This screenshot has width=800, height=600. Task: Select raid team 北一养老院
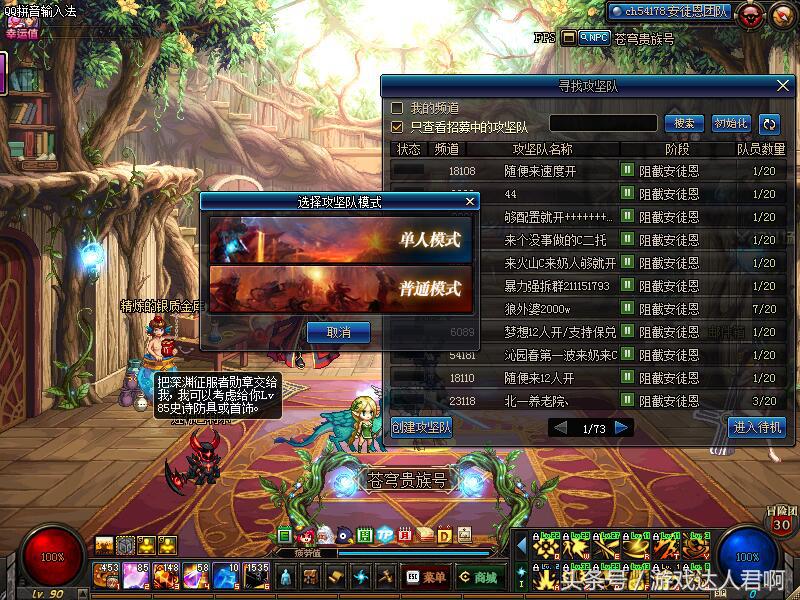click(540, 401)
